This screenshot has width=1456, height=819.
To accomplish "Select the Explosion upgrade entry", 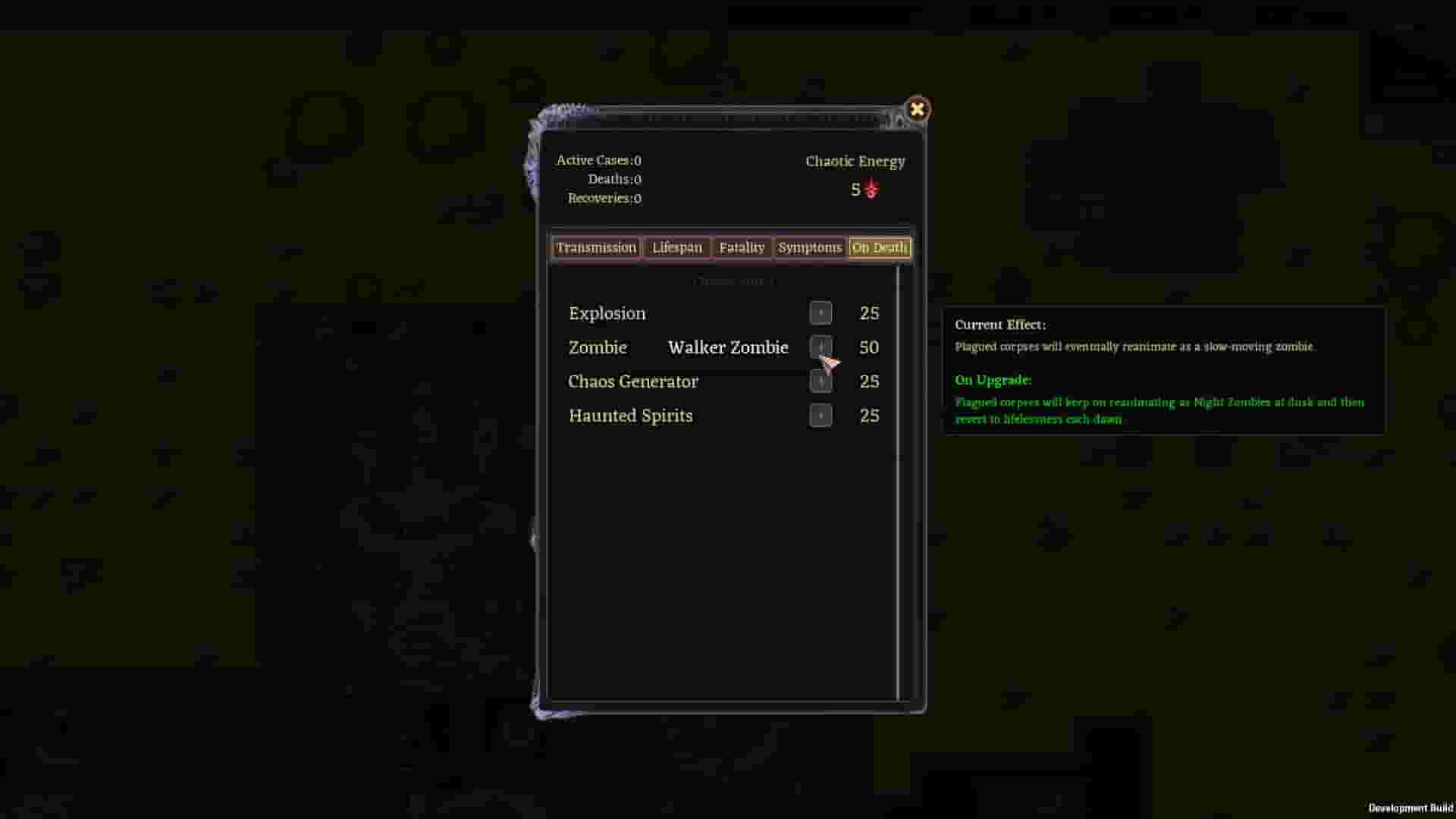I will (607, 312).
